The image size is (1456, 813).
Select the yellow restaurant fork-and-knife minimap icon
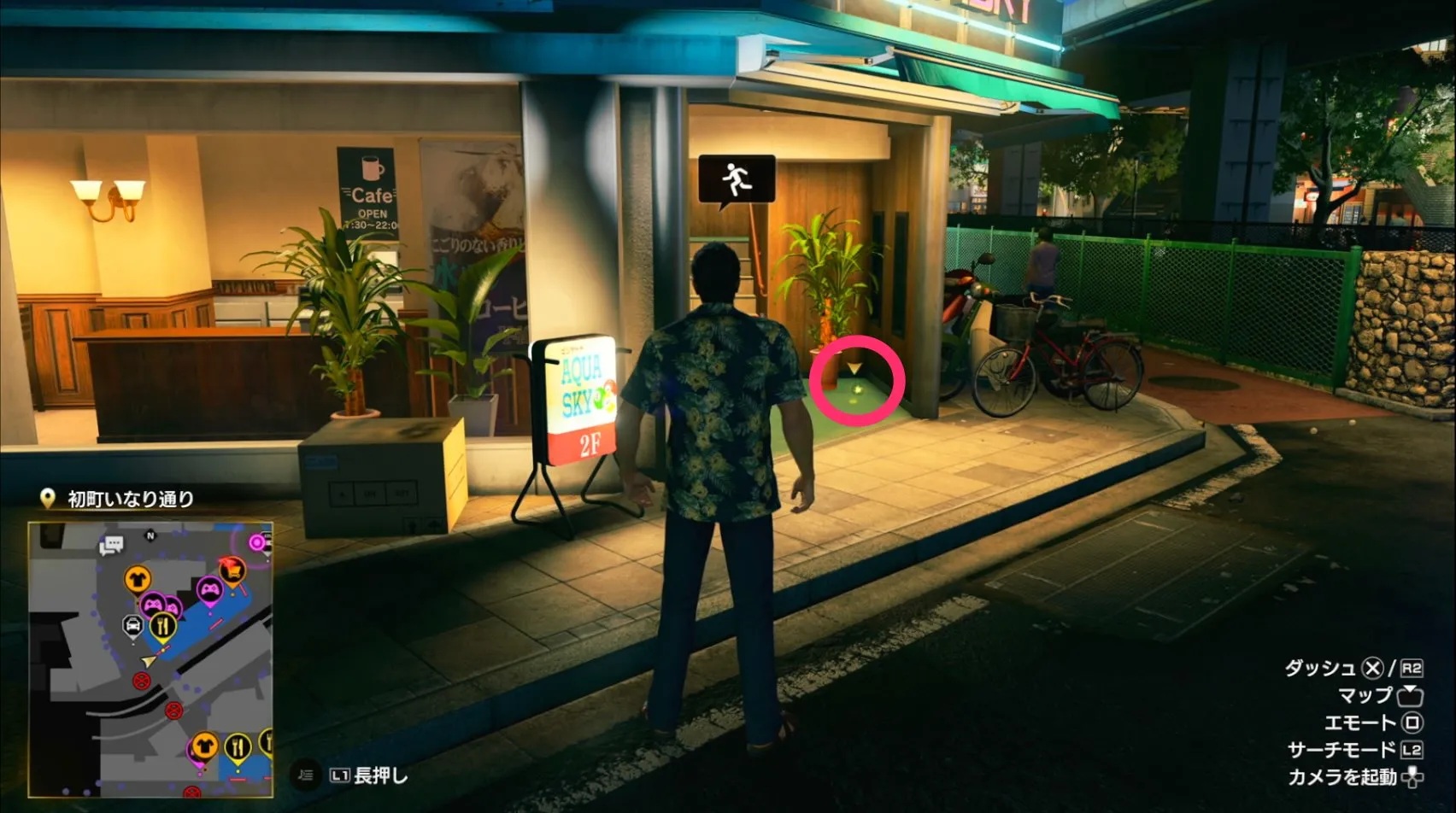(x=163, y=626)
